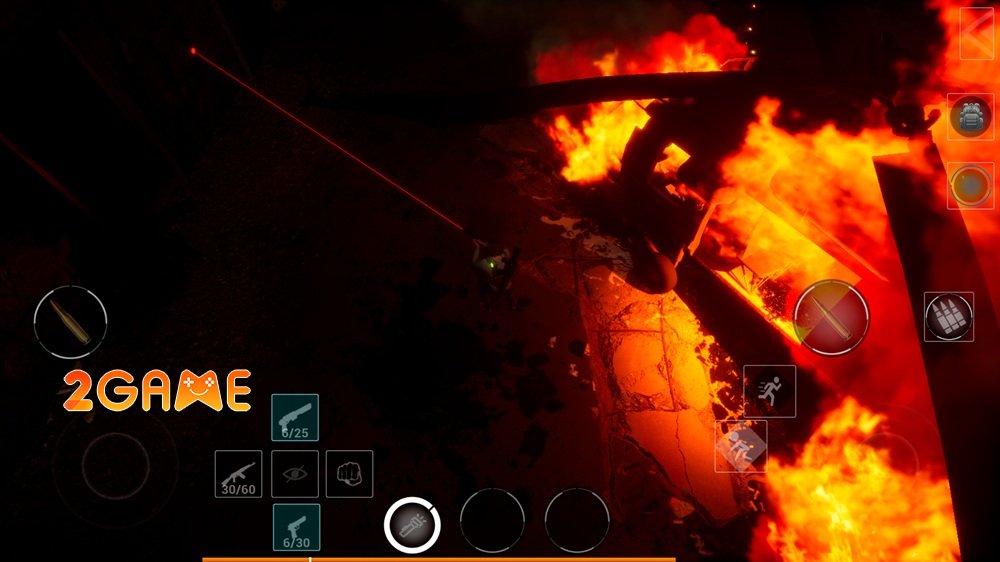Select the shotgun weapon slot
Viewport: 1000px width, 562px height.
pos(295,418)
